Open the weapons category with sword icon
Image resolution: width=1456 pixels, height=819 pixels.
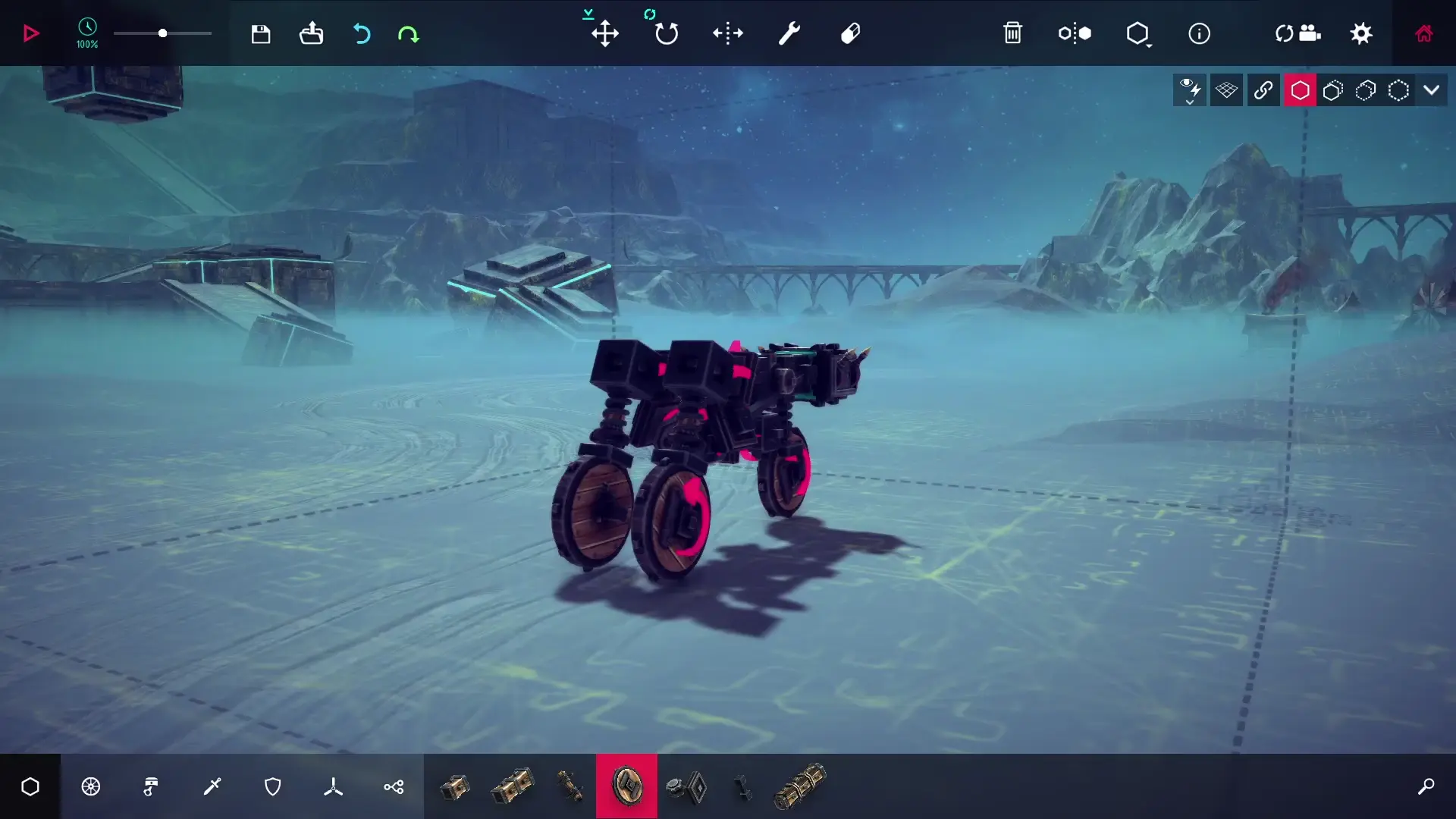[x=212, y=786]
